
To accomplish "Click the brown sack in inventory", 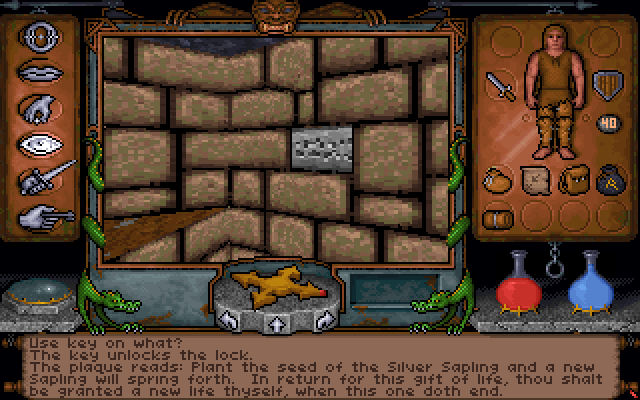I will [x=497, y=181].
